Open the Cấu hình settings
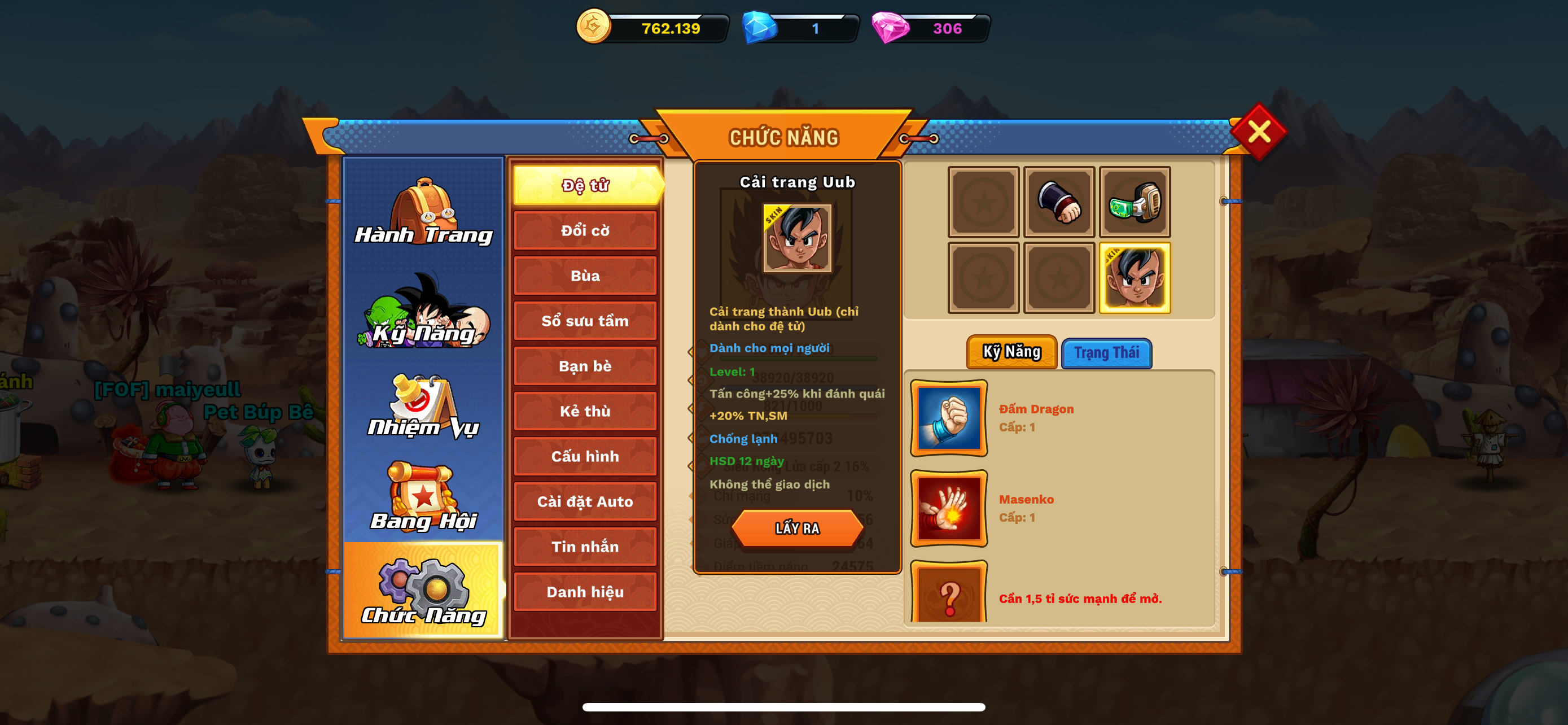Viewport: 1568px width, 725px height. tap(585, 457)
